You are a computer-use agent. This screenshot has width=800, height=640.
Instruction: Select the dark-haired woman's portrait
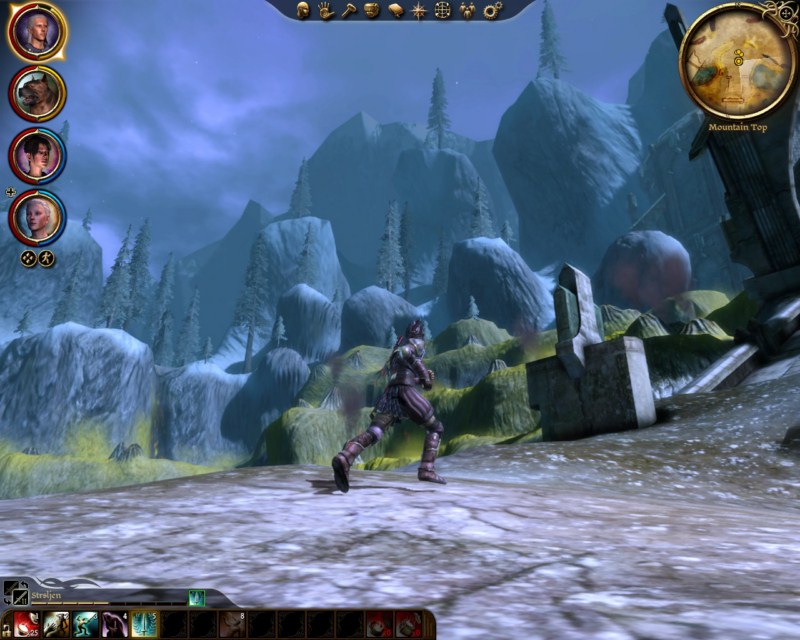click(x=37, y=155)
